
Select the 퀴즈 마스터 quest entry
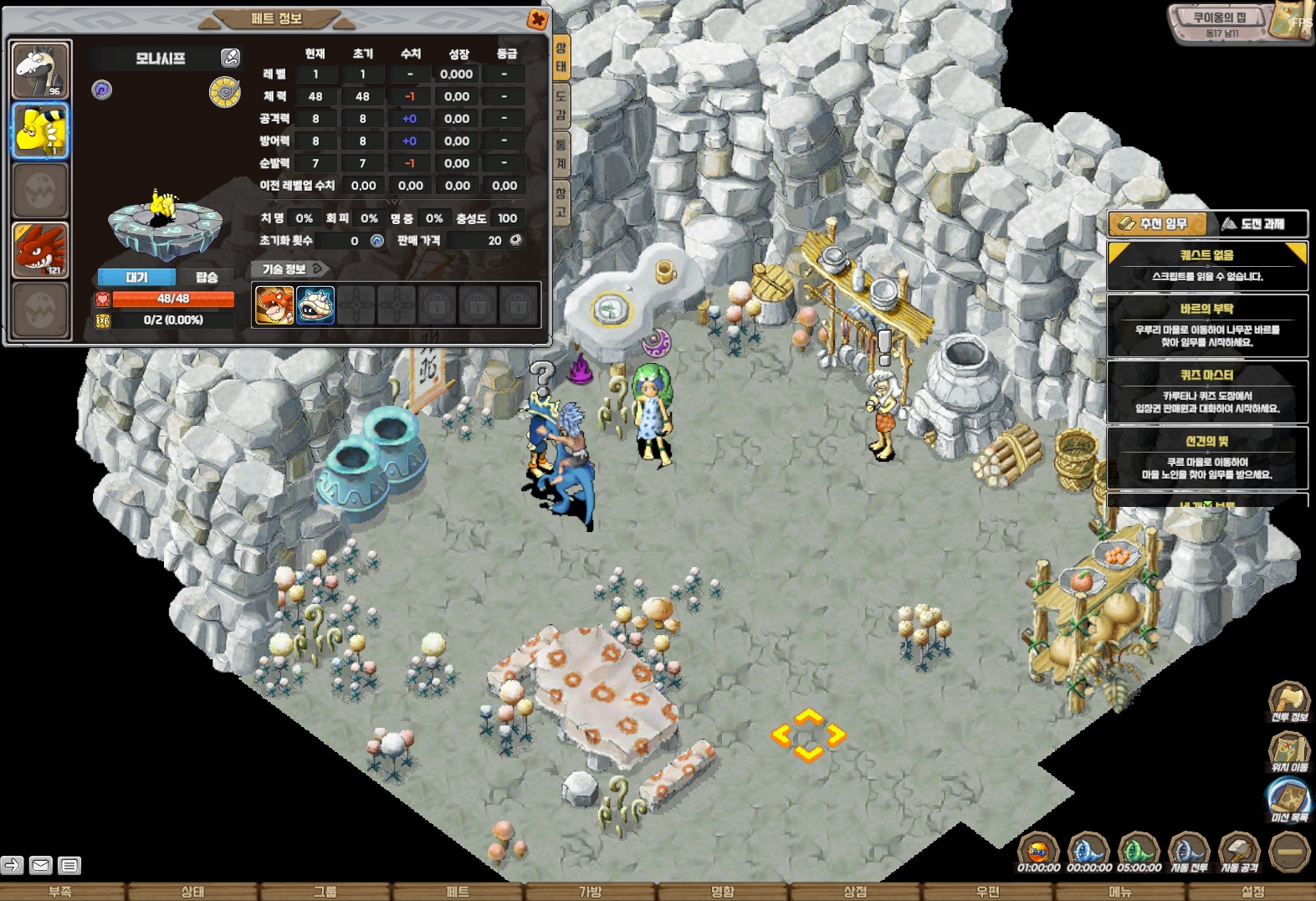(1206, 391)
